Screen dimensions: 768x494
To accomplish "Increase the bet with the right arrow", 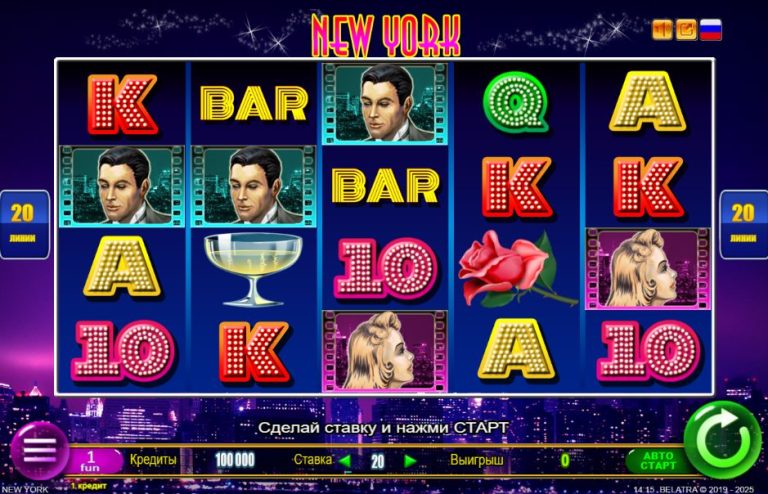I will point(409,461).
